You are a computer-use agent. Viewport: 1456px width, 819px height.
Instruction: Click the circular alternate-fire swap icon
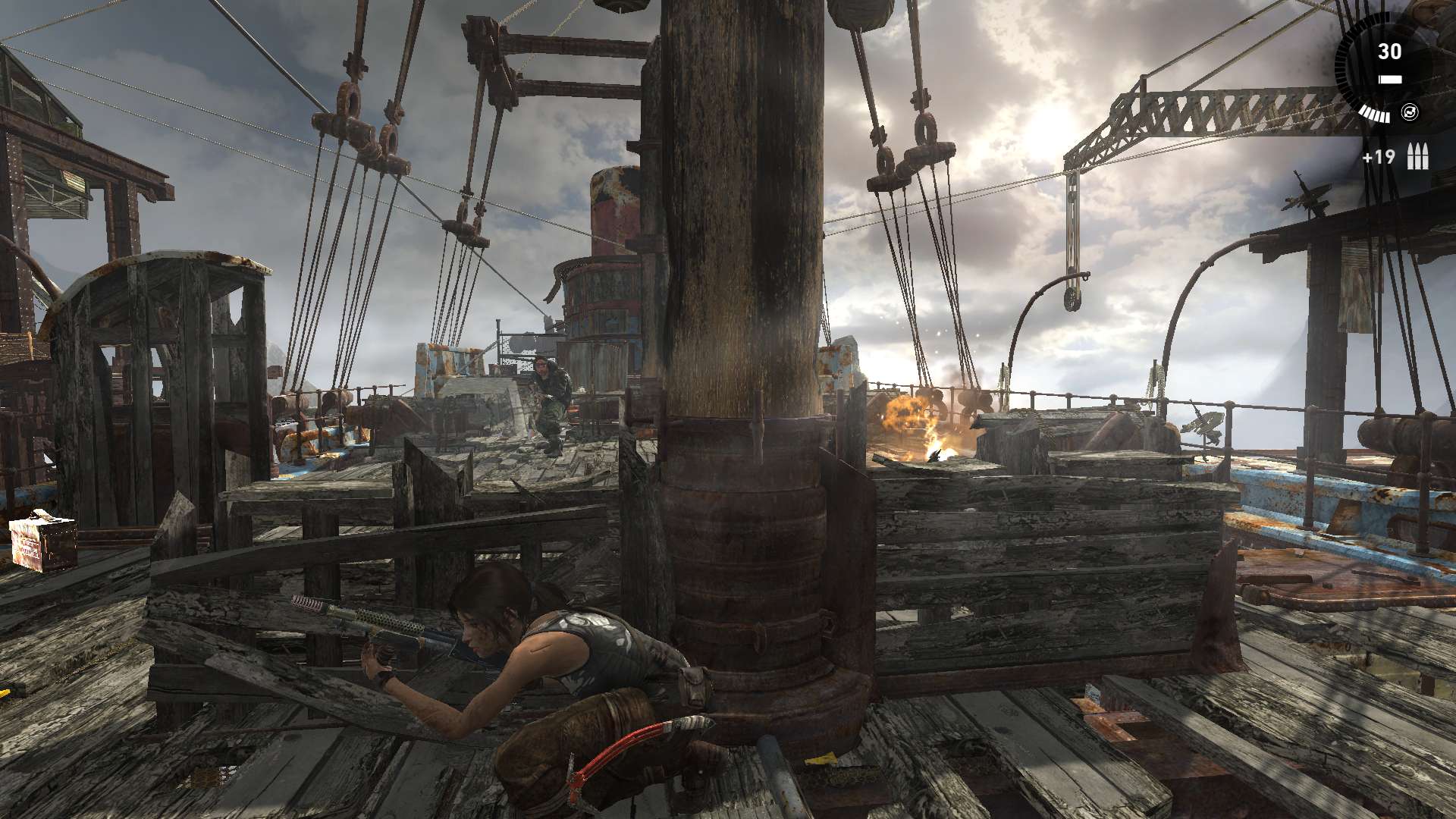(1410, 112)
